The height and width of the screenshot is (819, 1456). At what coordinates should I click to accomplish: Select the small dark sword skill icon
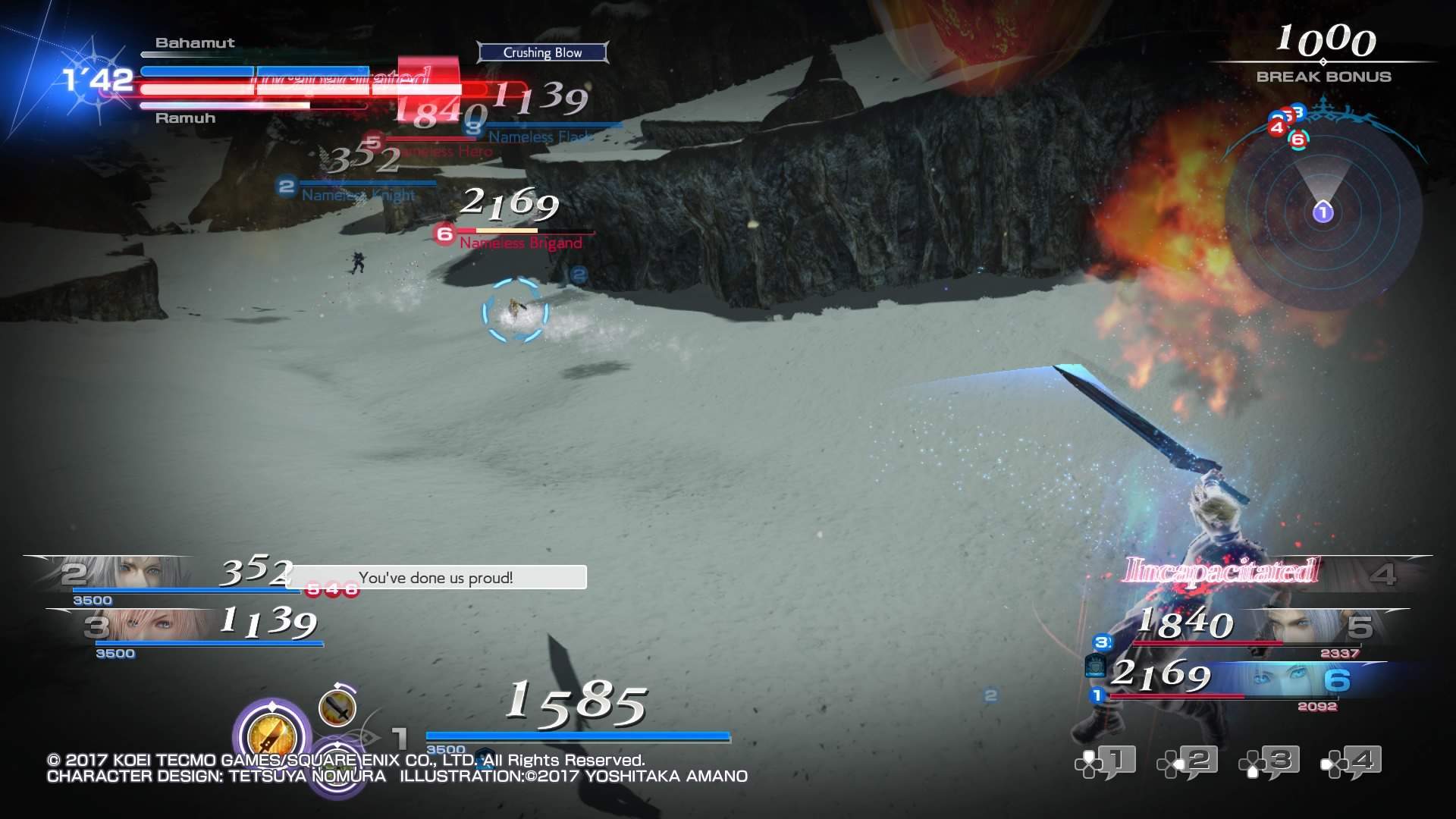tap(337, 707)
